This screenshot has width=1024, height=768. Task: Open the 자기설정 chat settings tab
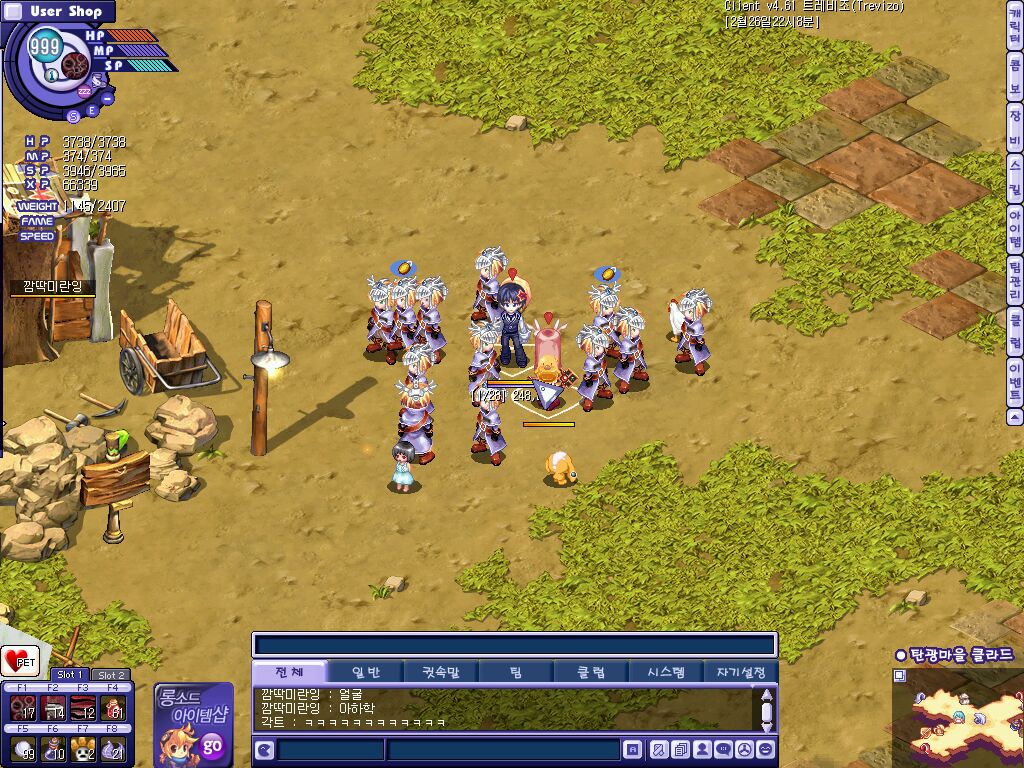(740, 672)
